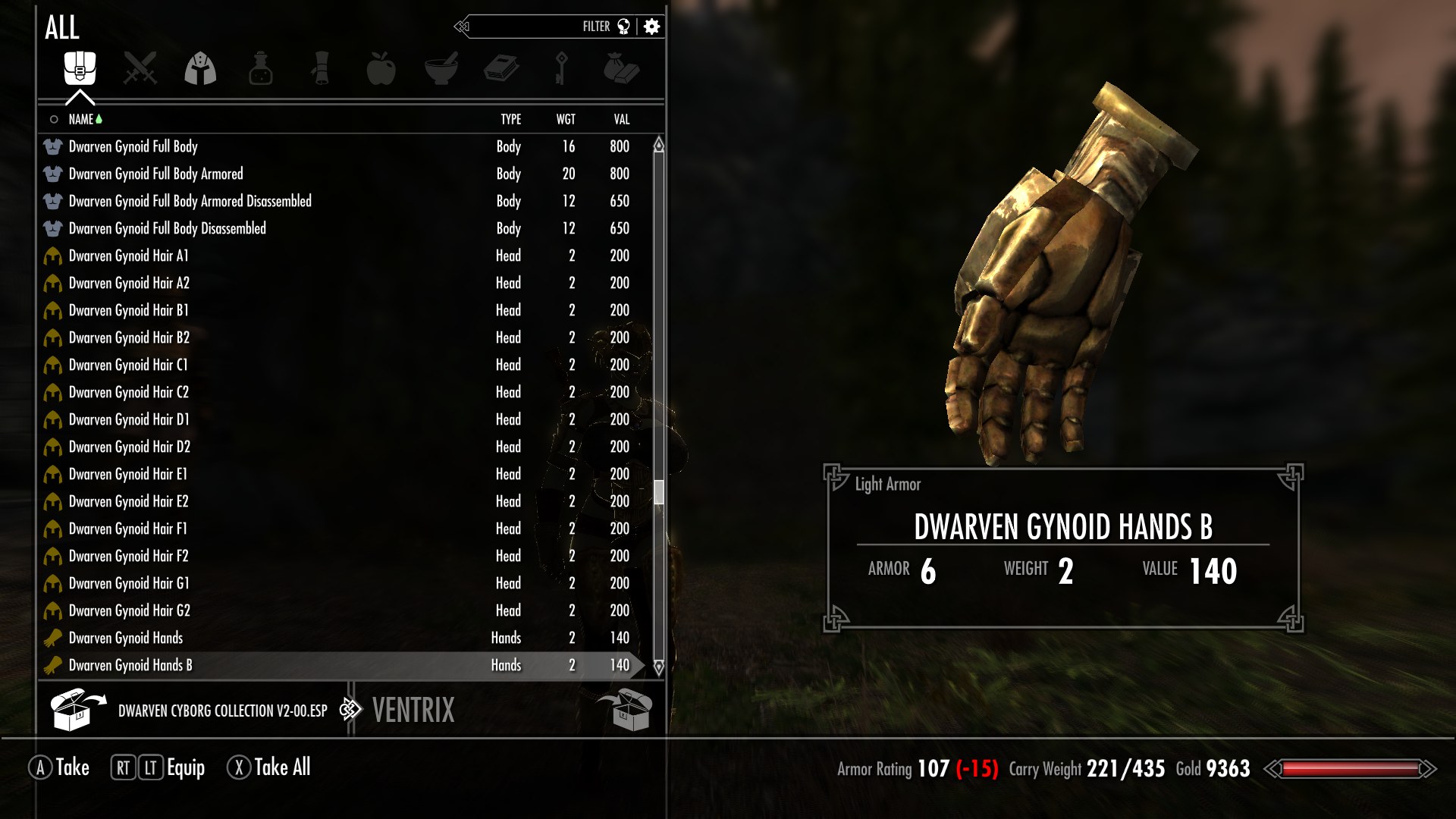Open the books category icon
This screenshot has width=1456, height=819.
coord(502,68)
